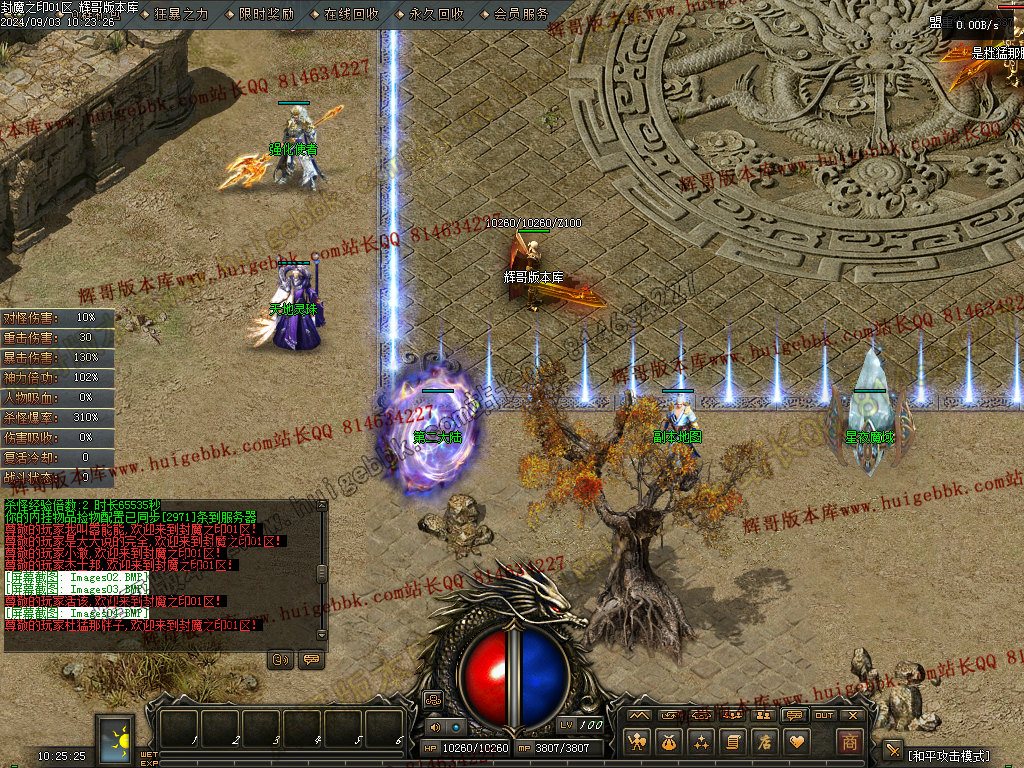The width and height of the screenshot is (1024, 768).
Task: Open the 永久回收 menu
Action: (x=436, y=14)
